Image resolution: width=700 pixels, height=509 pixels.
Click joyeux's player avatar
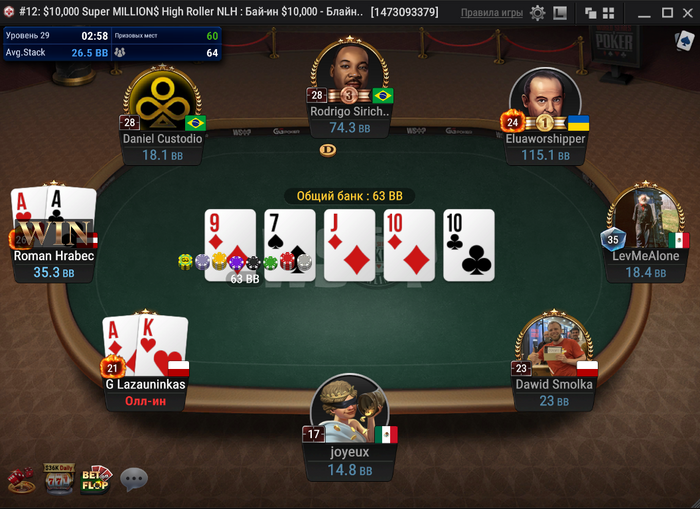pyautogui.click(x=349, y=405)
